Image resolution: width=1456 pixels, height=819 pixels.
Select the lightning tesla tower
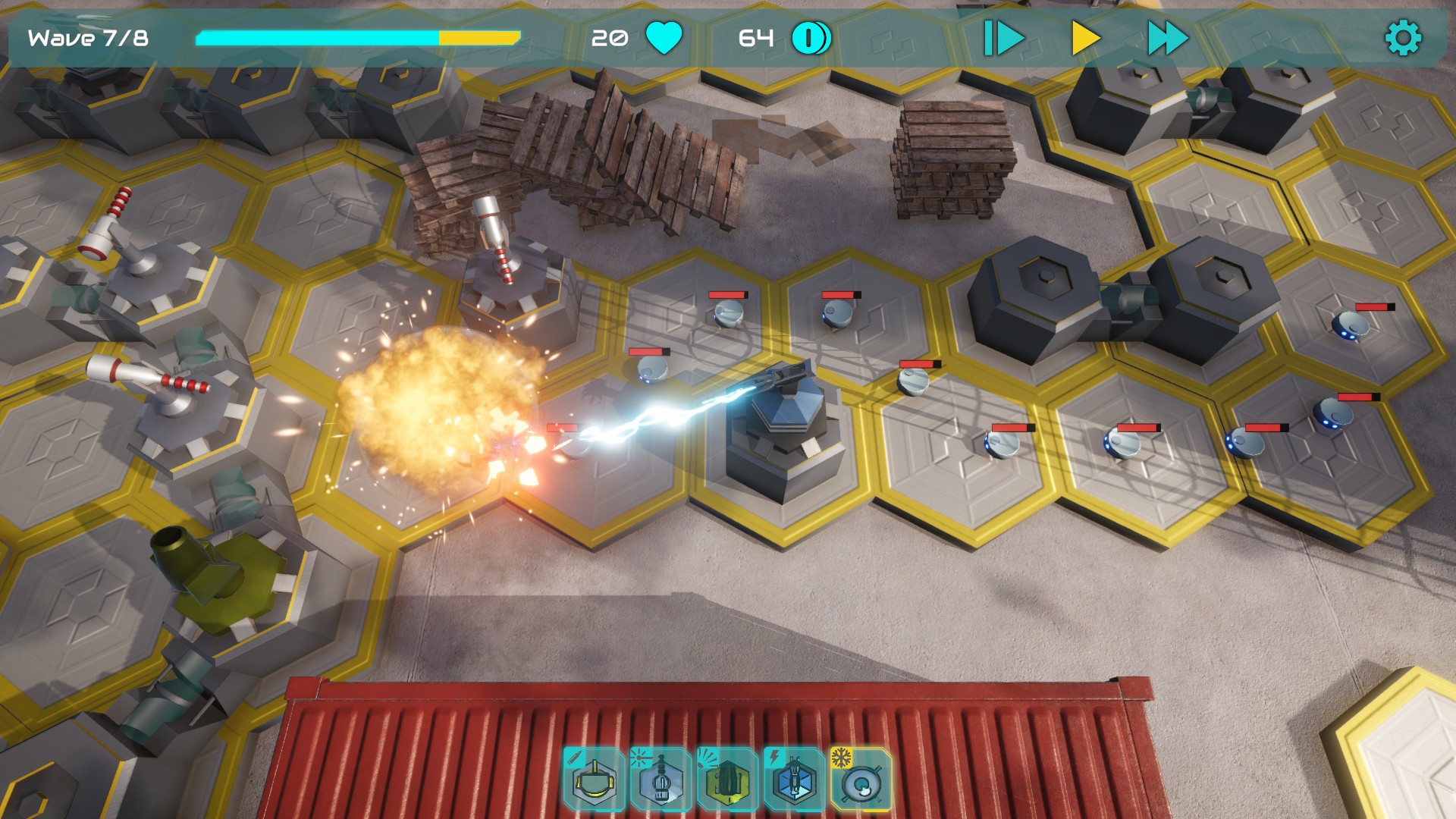coord(793,780)
